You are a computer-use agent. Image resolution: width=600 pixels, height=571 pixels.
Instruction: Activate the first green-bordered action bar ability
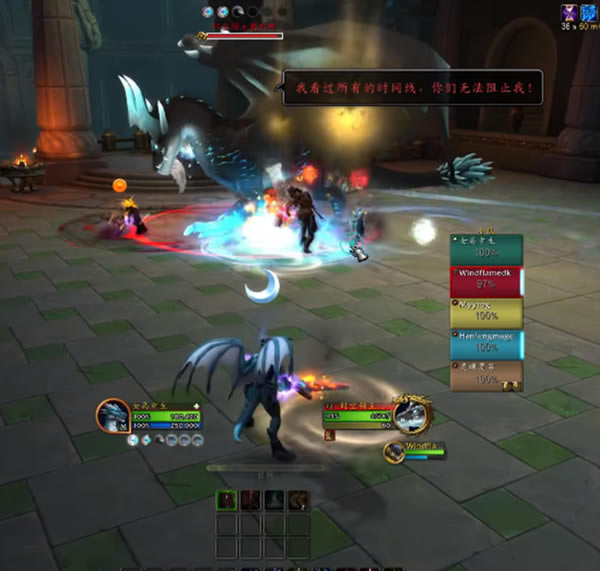[227, 500]
